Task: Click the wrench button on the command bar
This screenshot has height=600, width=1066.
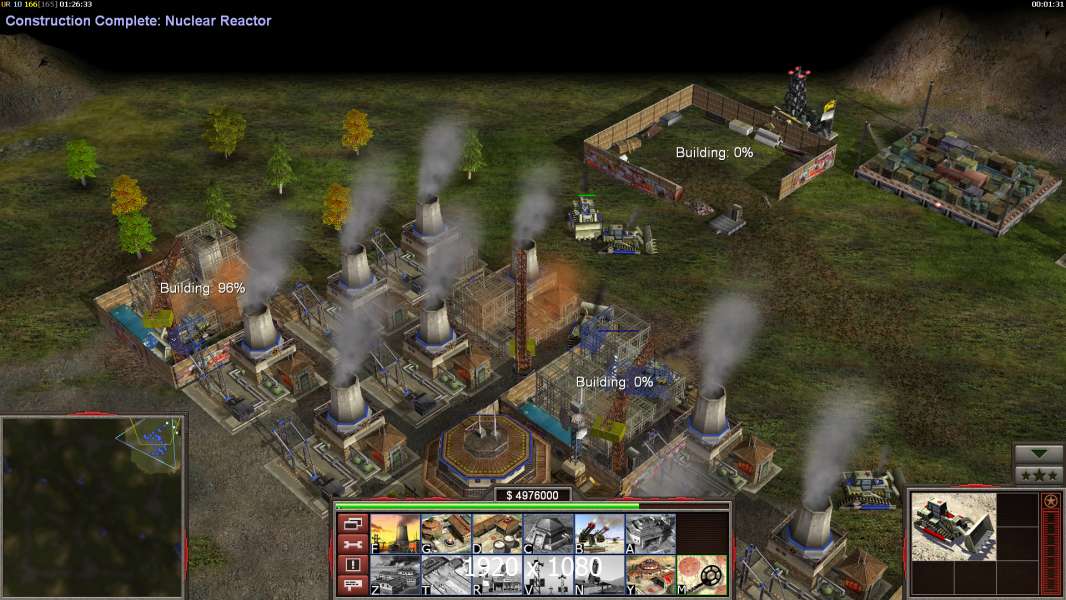Action: click(x=351, y=544)
